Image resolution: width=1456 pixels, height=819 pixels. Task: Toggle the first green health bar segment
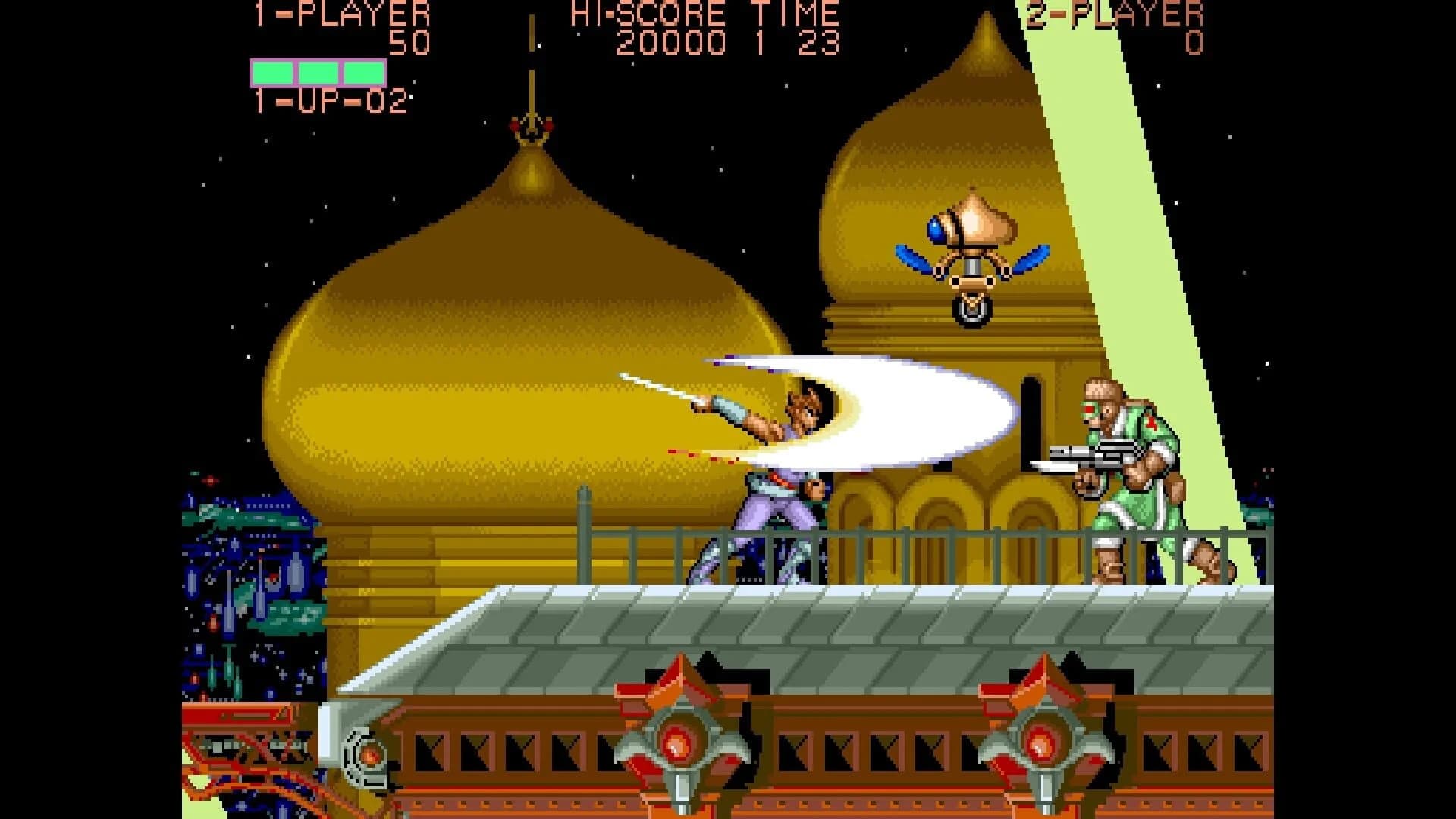(x=273, y=72)
